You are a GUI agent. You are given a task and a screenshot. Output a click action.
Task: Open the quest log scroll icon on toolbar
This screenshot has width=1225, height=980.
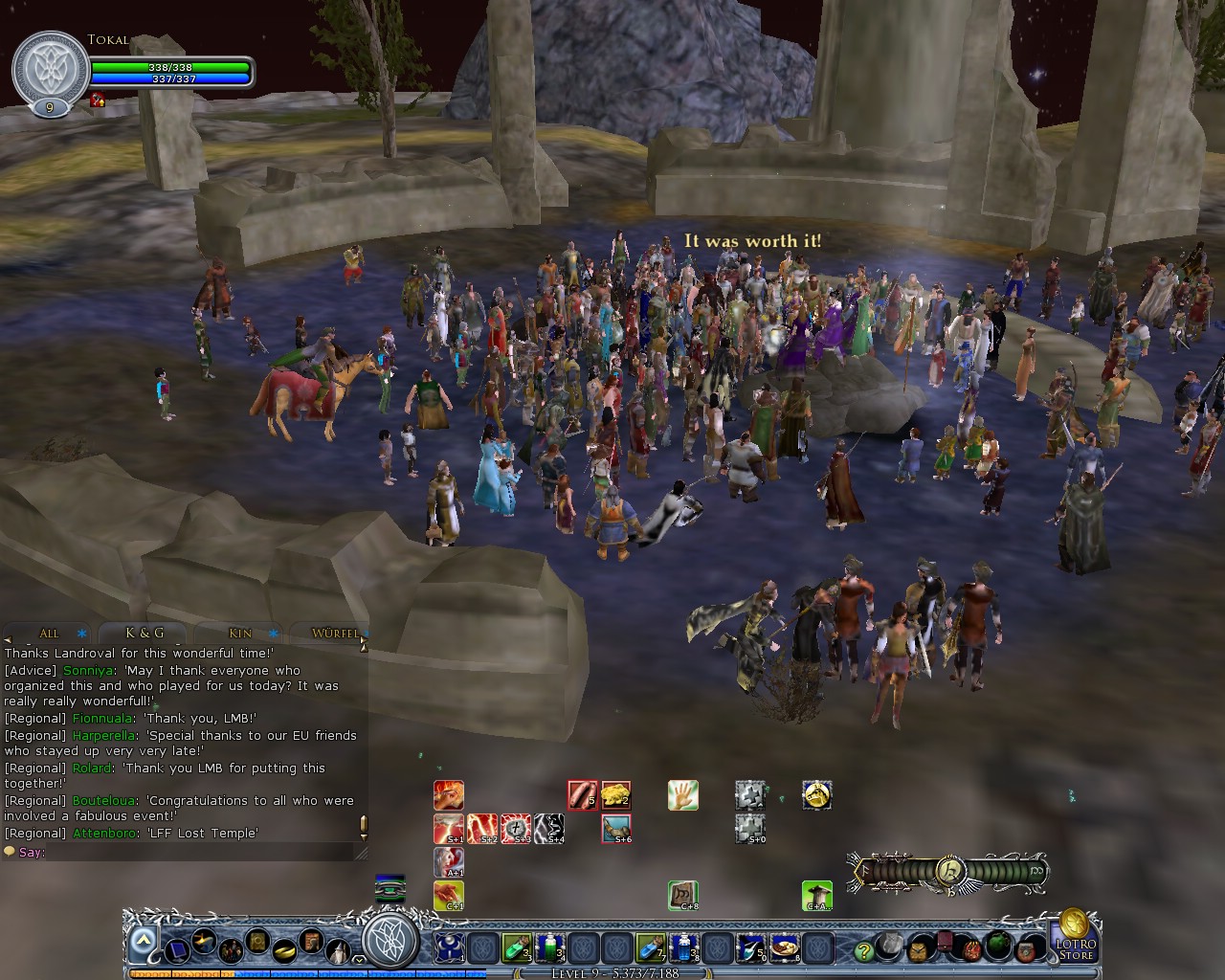[x=309, y=944]
